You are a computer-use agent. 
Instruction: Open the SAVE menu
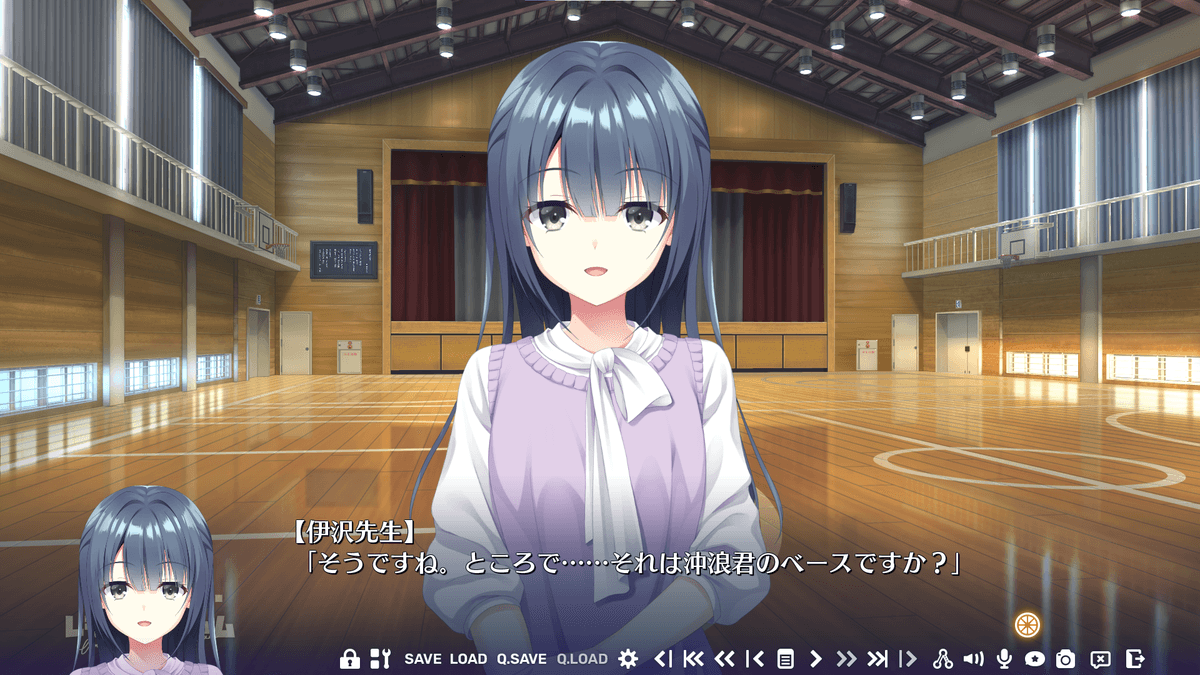coord(422,659)
